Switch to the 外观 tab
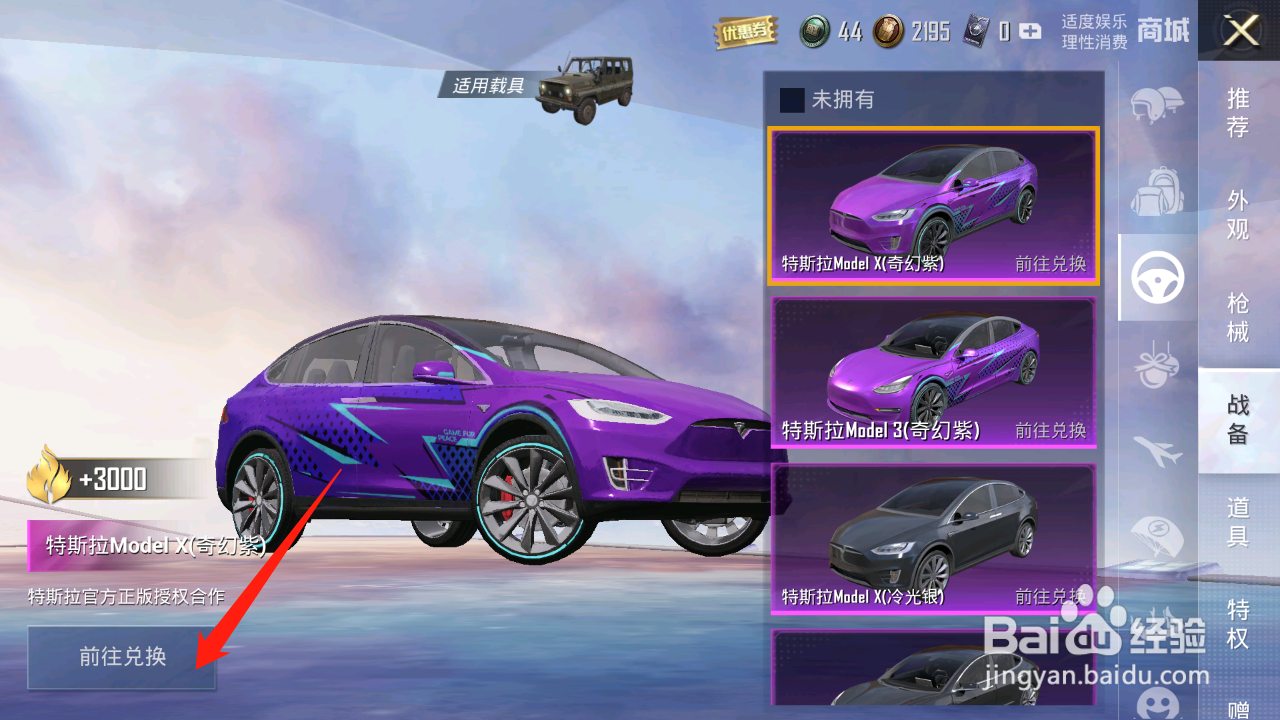1280x720 pixels. click(1238, 214)
